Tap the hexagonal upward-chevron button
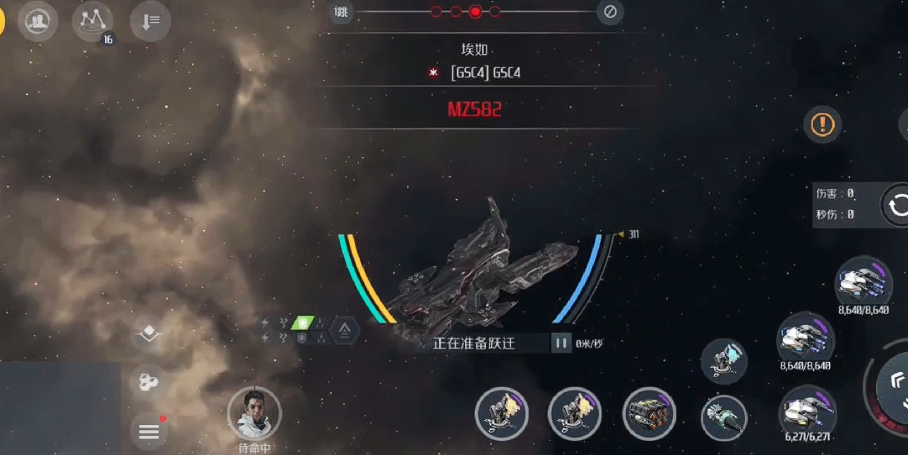The width and height of the screenshot is (908, 455). (x=344, y=329)
